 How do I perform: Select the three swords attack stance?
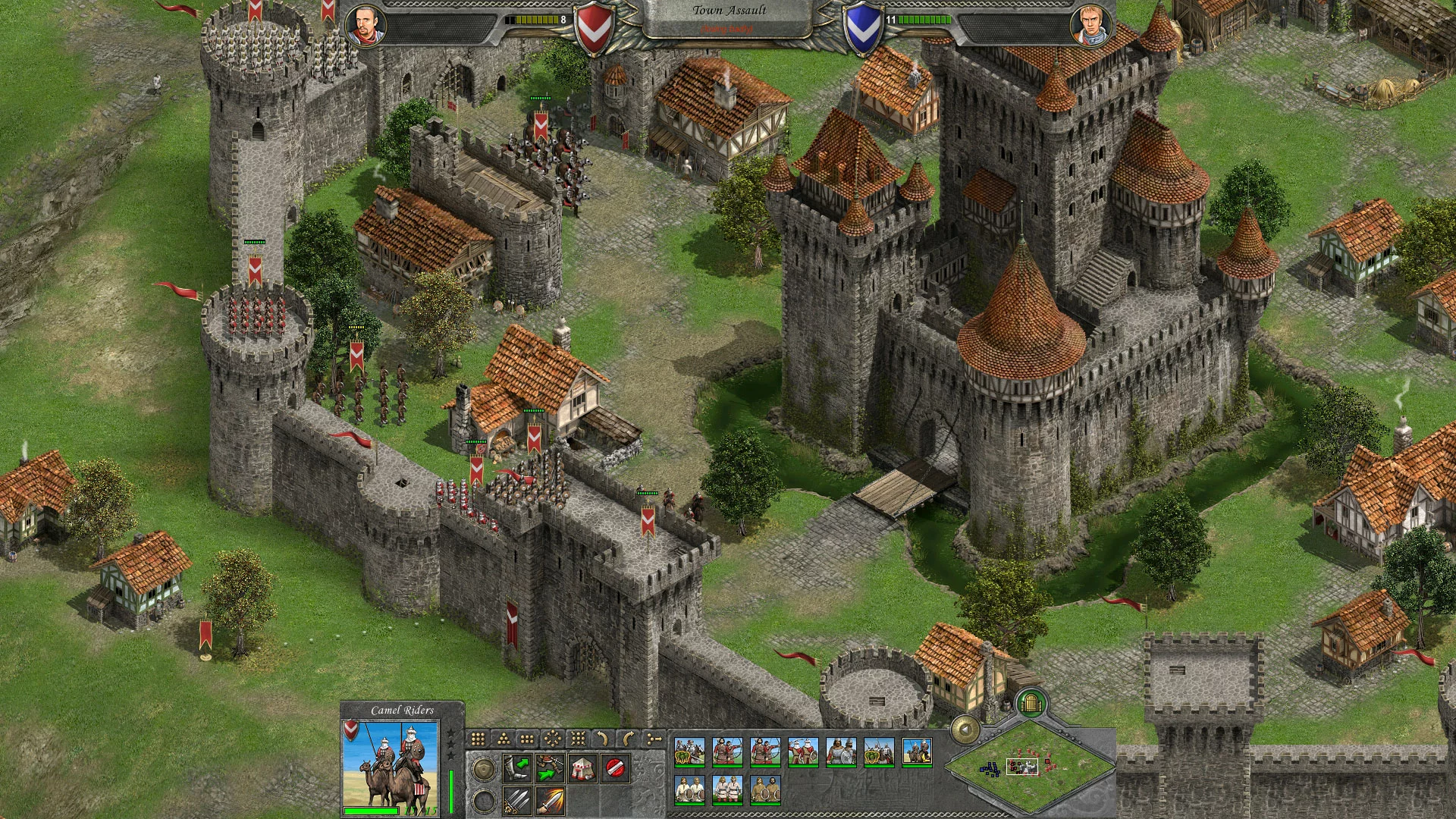[x=516, y=801]
